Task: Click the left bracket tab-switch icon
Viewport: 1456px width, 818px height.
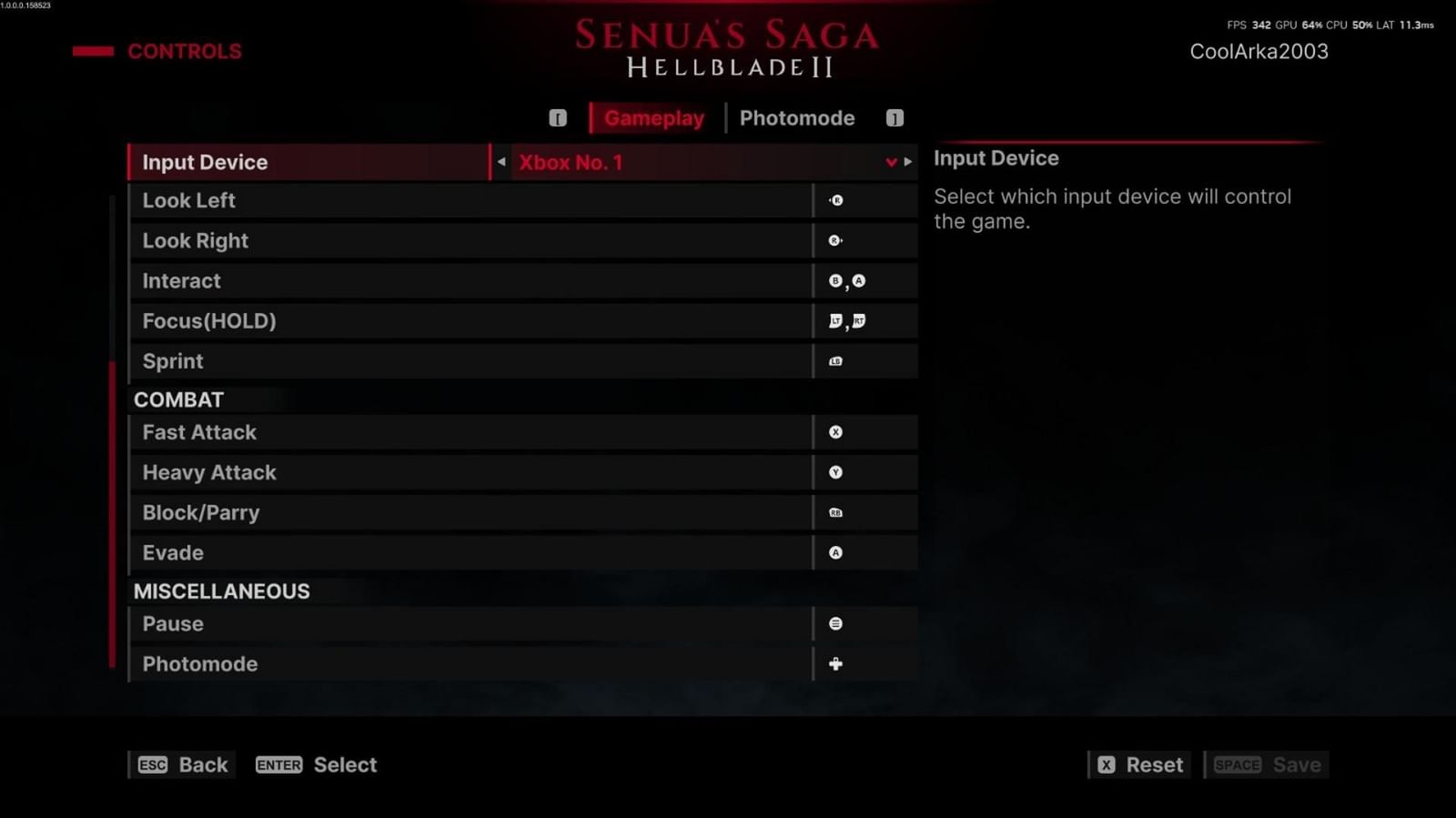Action: (x=557, y=117)
